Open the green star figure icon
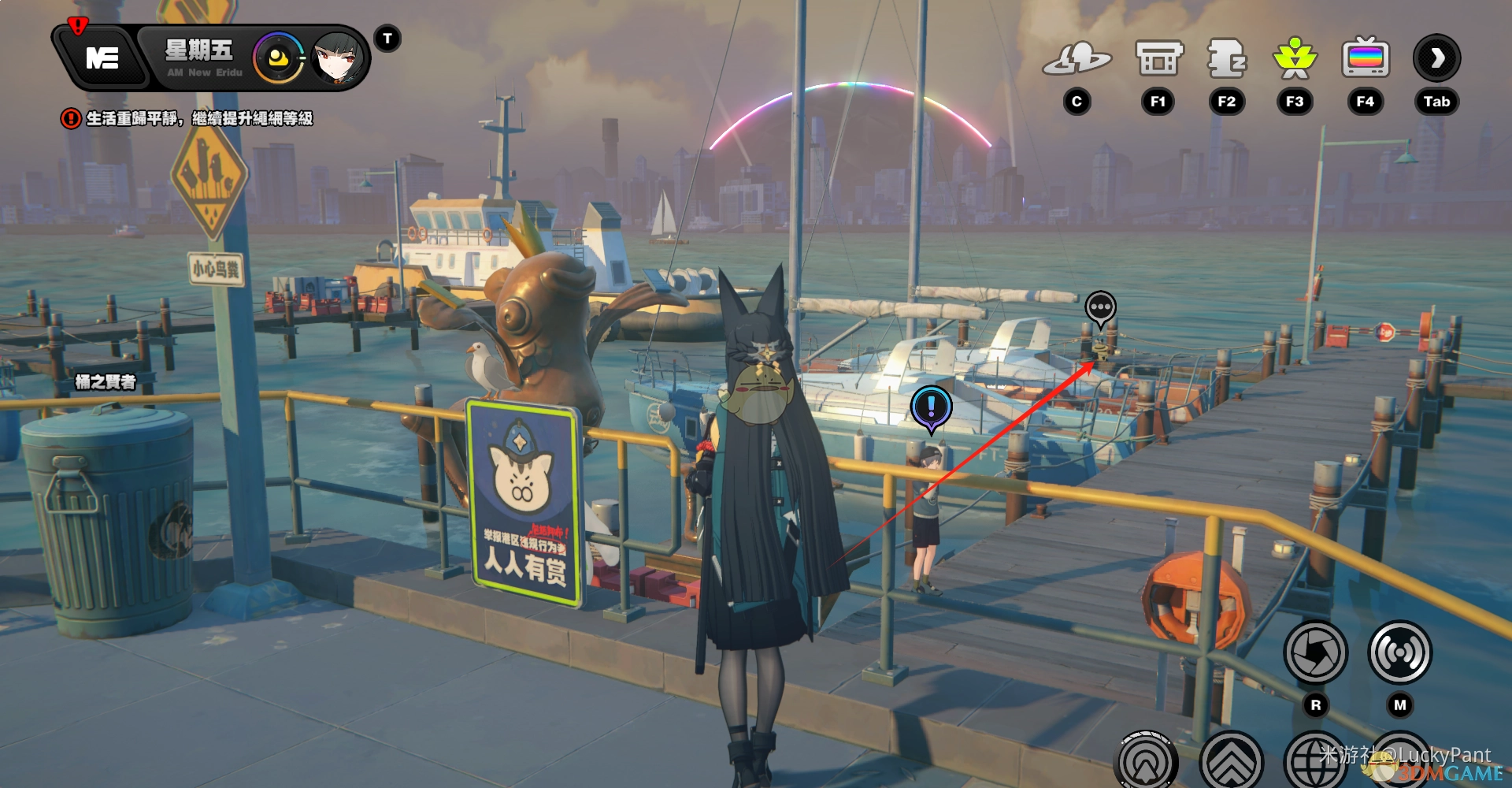This screenshot has width=1512, height=788. coord(1295,59)
